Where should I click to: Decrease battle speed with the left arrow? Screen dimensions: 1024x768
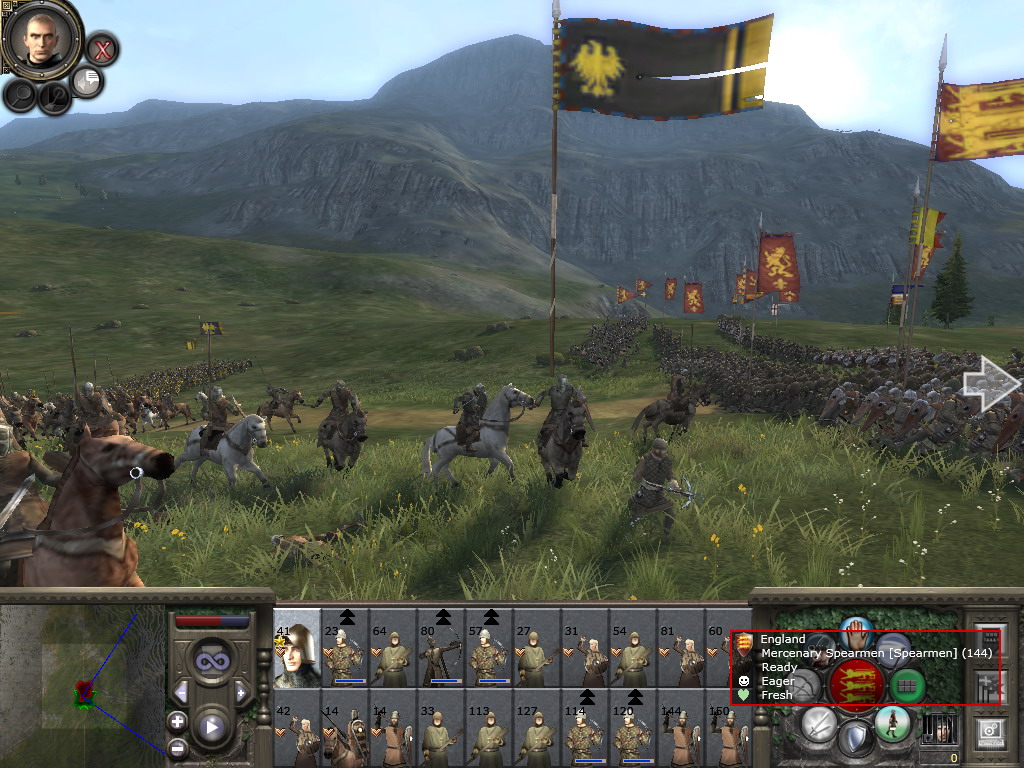click(181, 692)
